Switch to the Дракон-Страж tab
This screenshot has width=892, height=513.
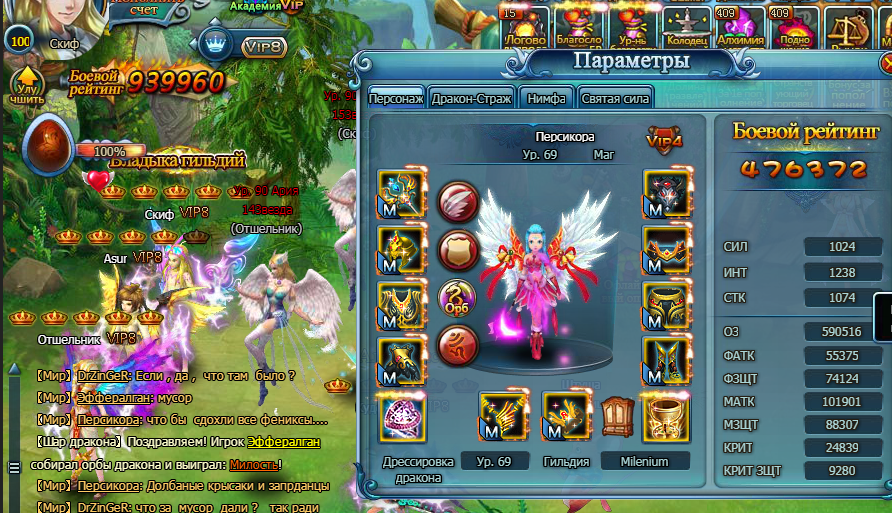(472, 98)
